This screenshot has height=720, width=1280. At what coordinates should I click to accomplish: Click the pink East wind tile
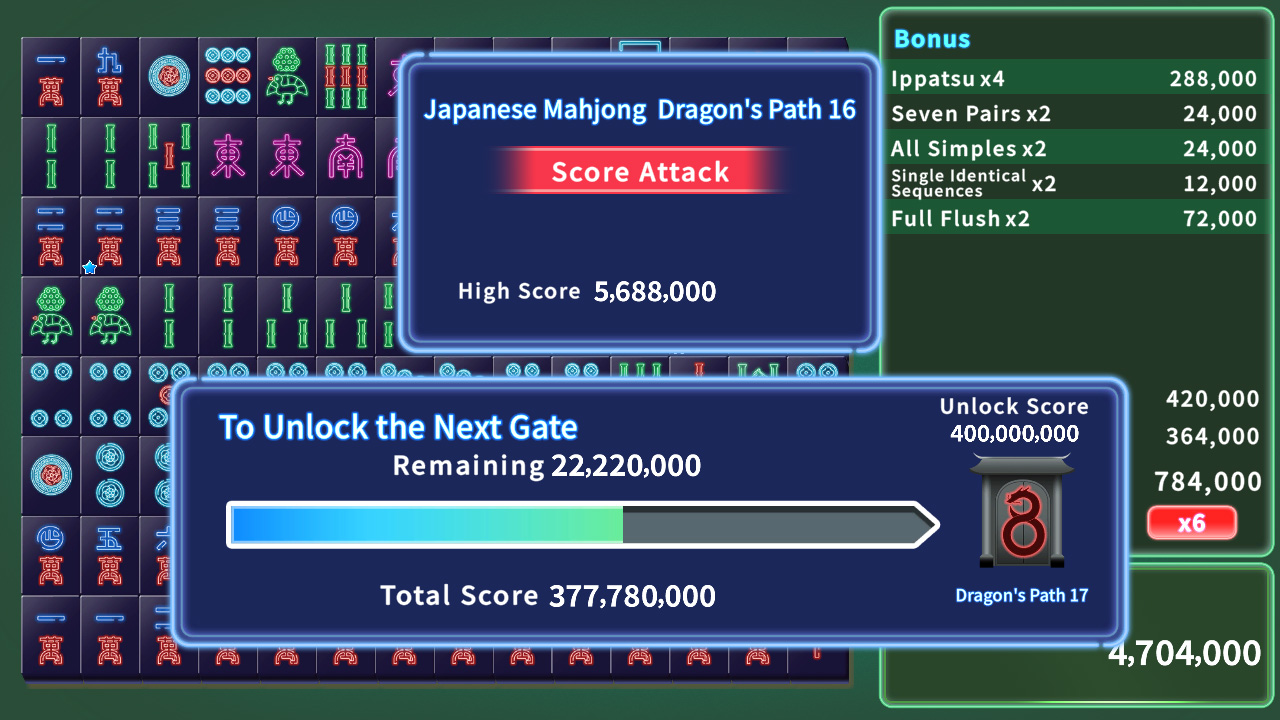227,156
